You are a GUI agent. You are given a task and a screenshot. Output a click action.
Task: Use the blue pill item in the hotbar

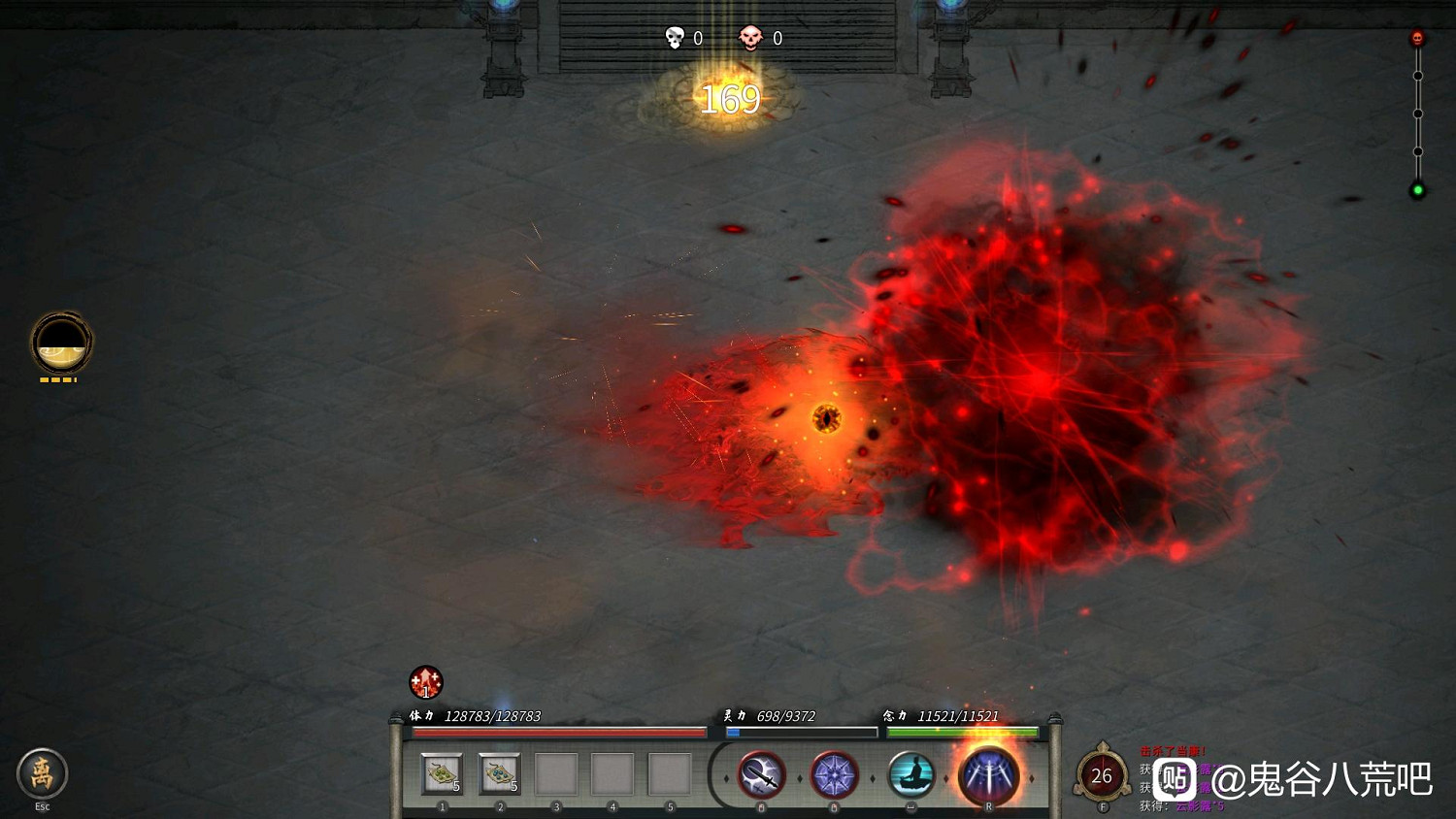point(499,774)
